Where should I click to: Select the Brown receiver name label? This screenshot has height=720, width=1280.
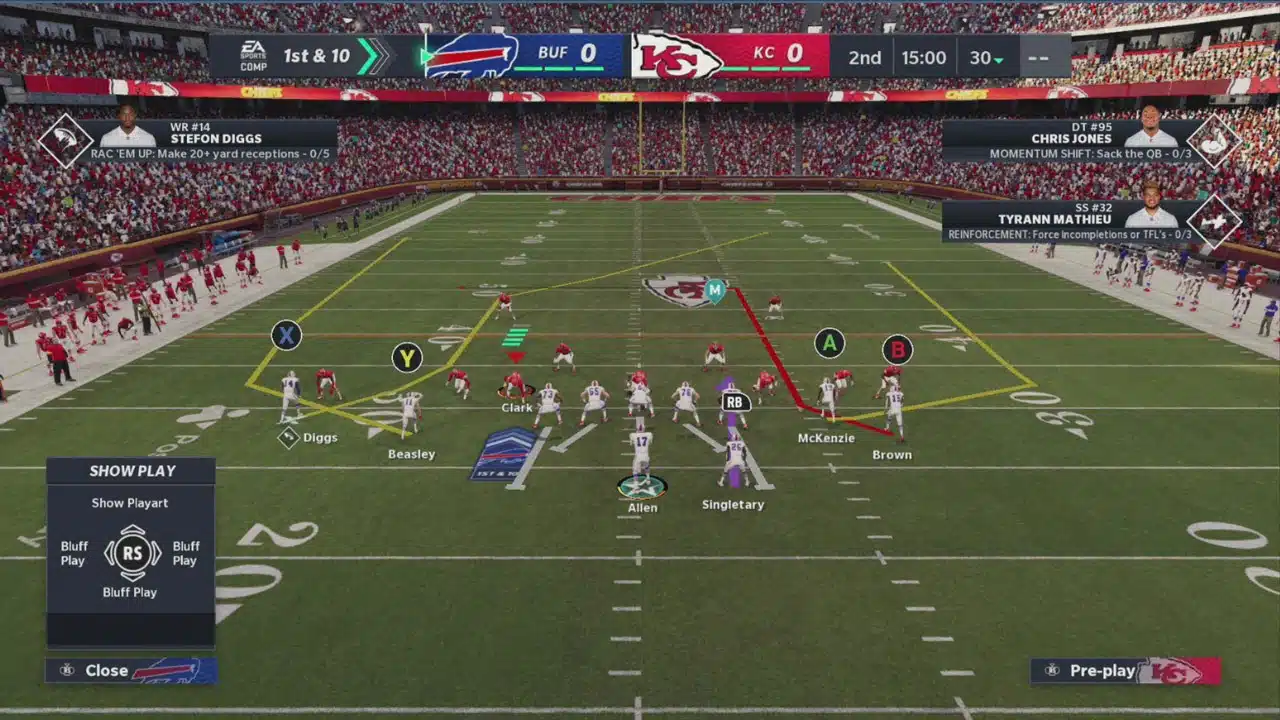(x=891, y=455)
